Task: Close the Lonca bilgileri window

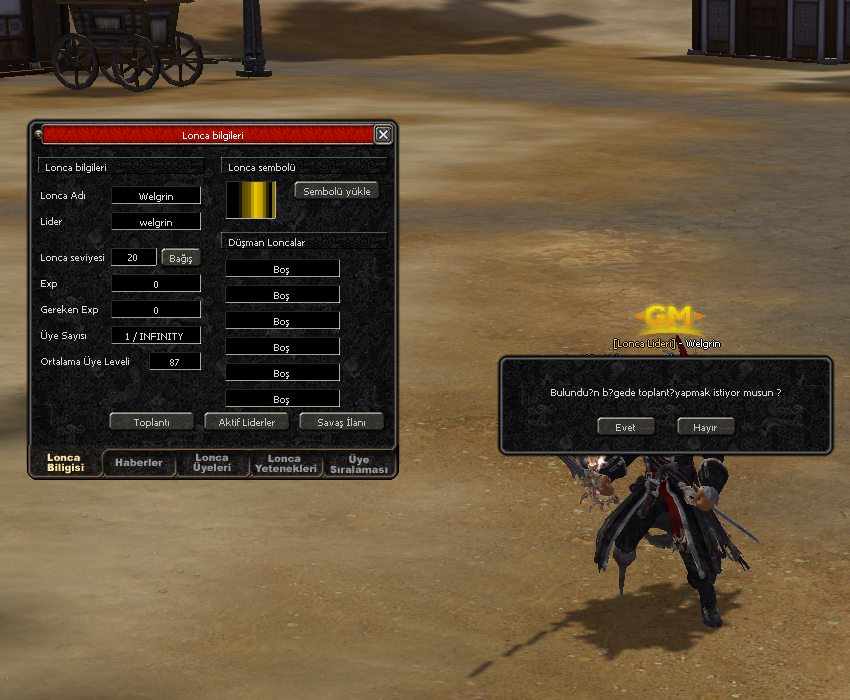Action: point(383,134)
